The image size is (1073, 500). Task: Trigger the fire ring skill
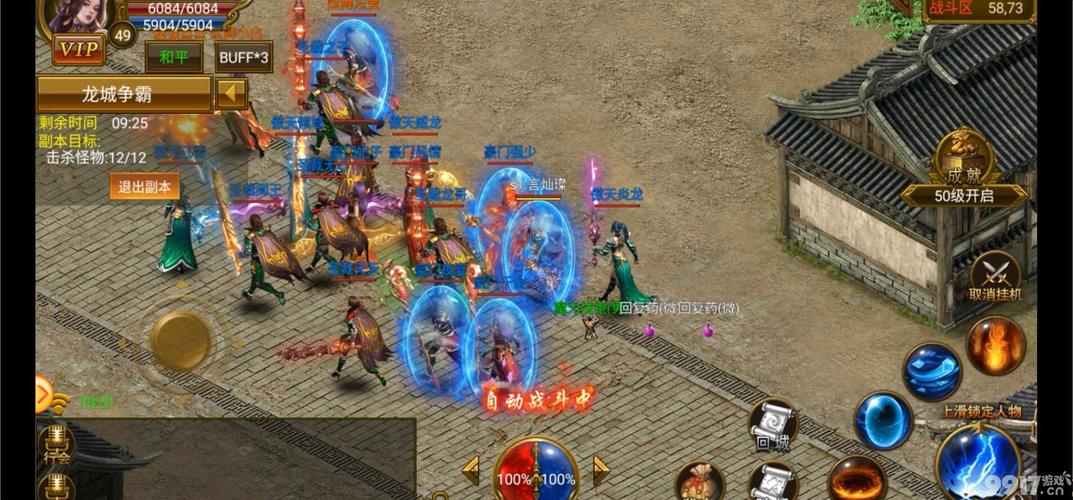(856, 479)
